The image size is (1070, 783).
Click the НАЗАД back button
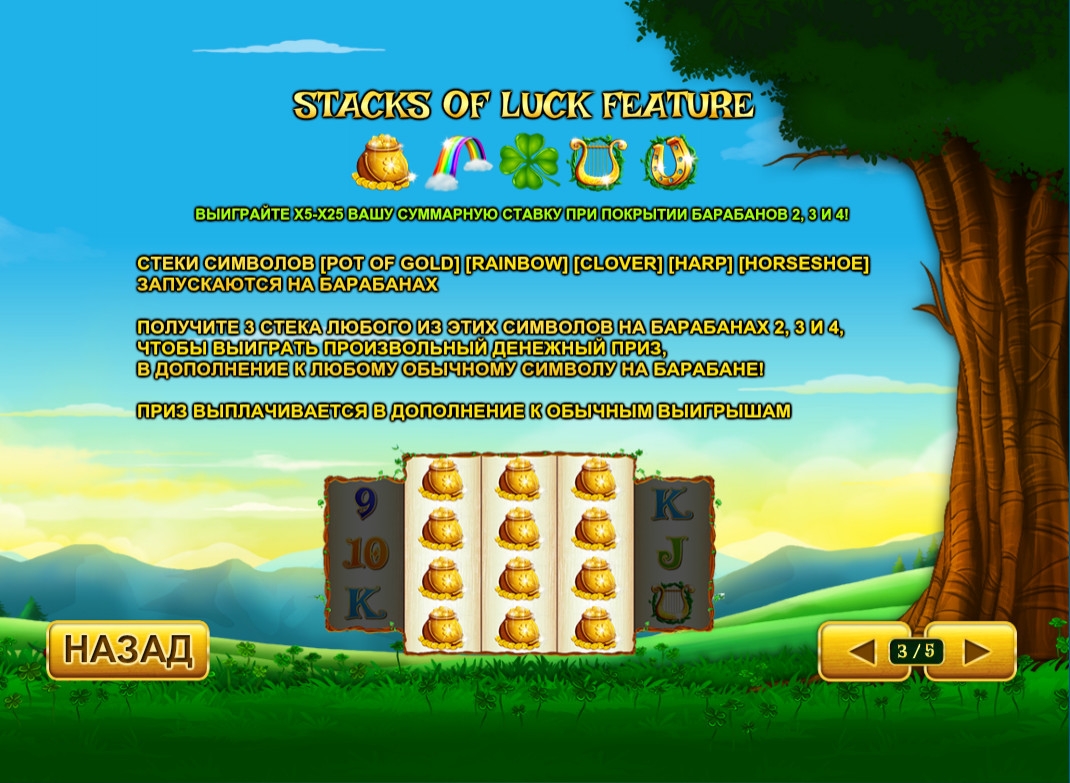click(128, 650)
